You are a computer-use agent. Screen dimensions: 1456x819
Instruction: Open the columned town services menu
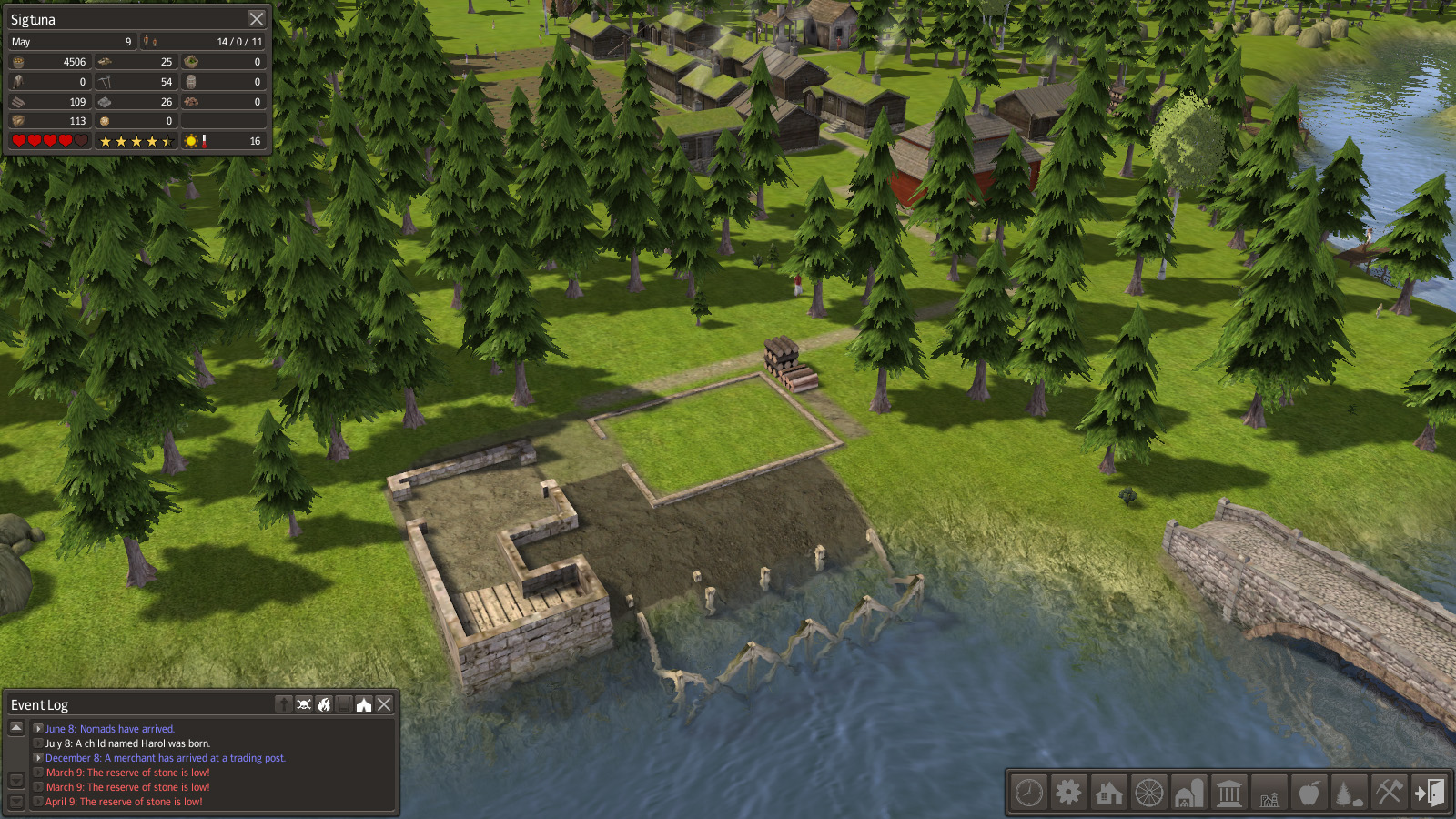(x=1229, y=793)
